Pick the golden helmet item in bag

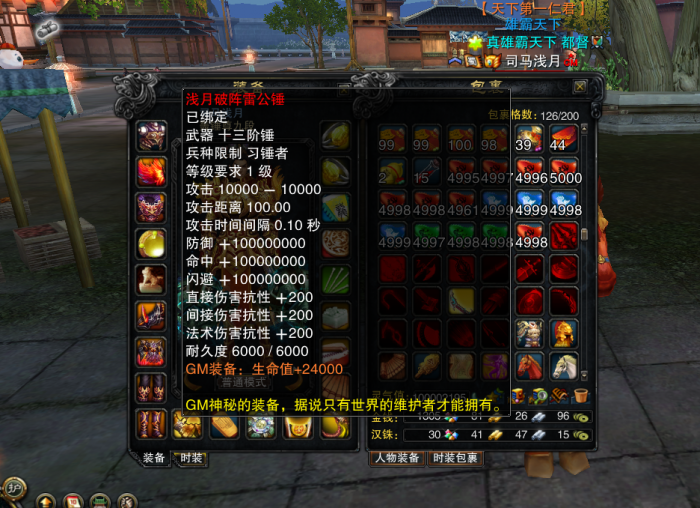[x=565, y=333]
